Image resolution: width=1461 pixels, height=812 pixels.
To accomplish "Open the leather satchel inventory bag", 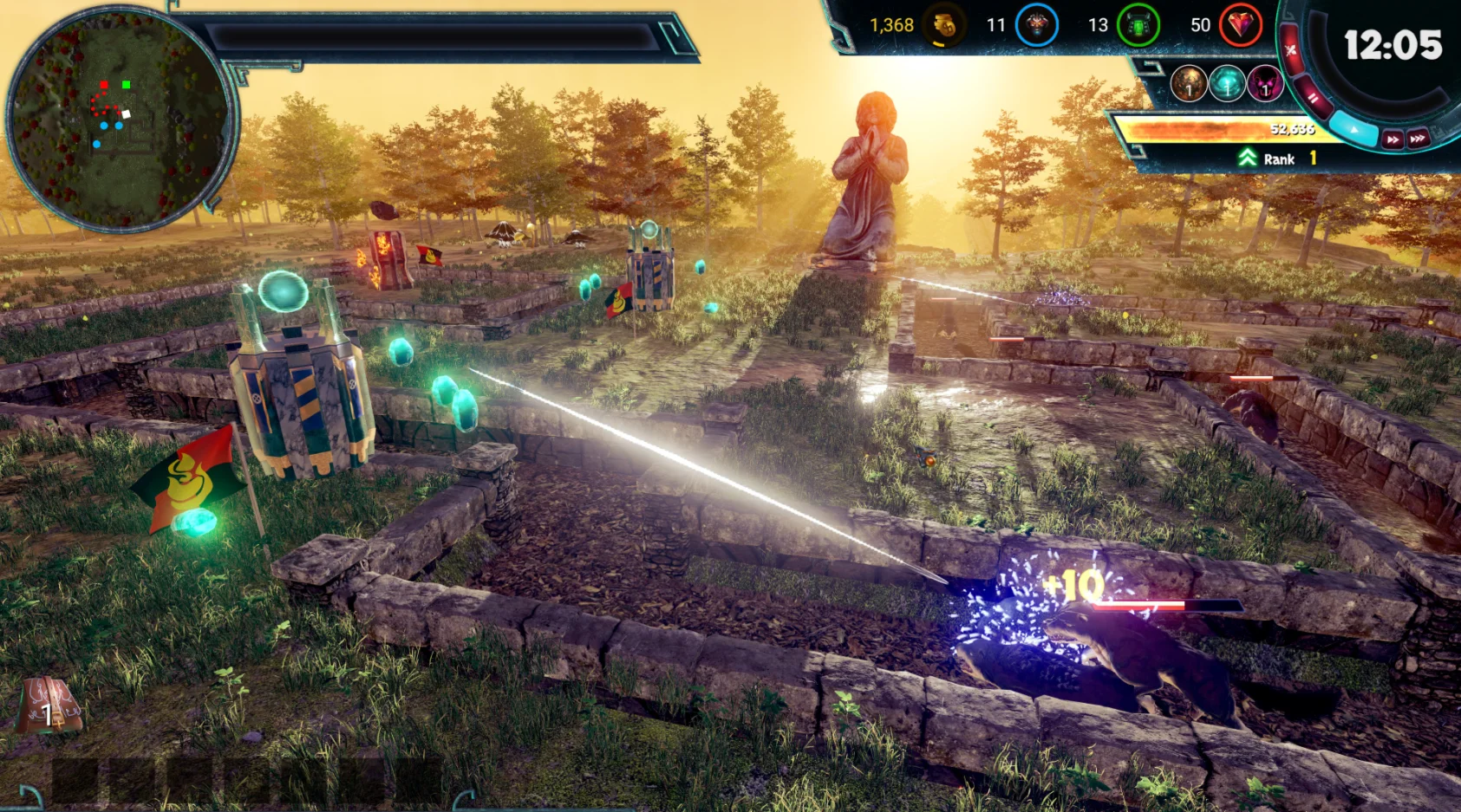I will (x=49, y=706).
